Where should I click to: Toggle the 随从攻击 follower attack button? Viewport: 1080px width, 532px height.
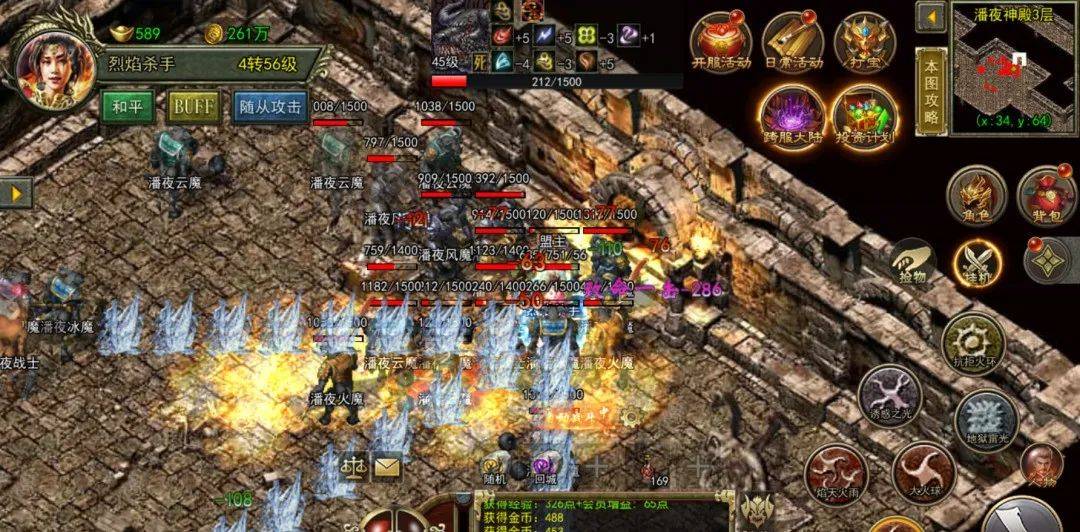[270, 106]
